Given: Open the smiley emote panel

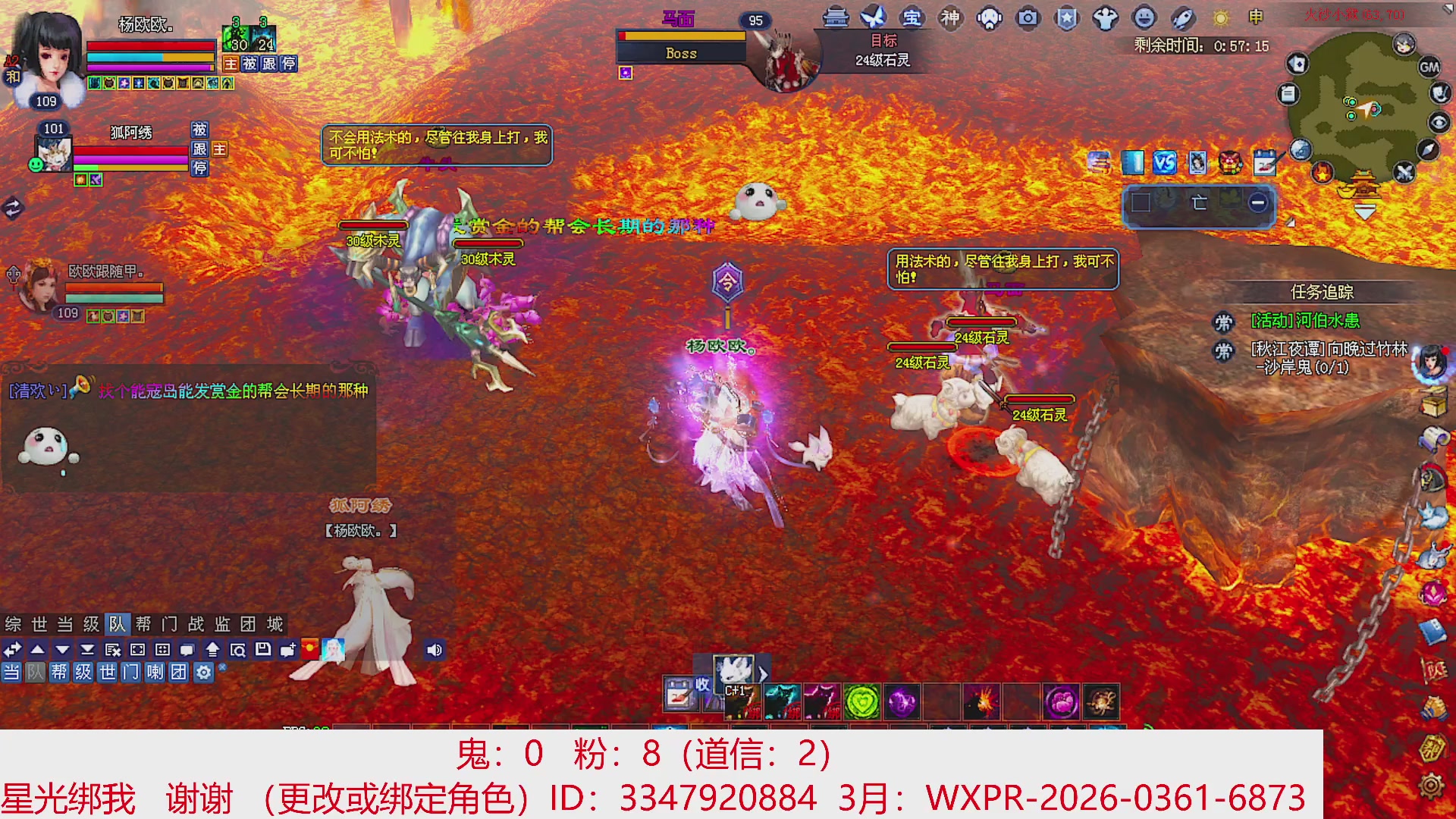Looking at the screenshot, I should [x=1144, y=20].
